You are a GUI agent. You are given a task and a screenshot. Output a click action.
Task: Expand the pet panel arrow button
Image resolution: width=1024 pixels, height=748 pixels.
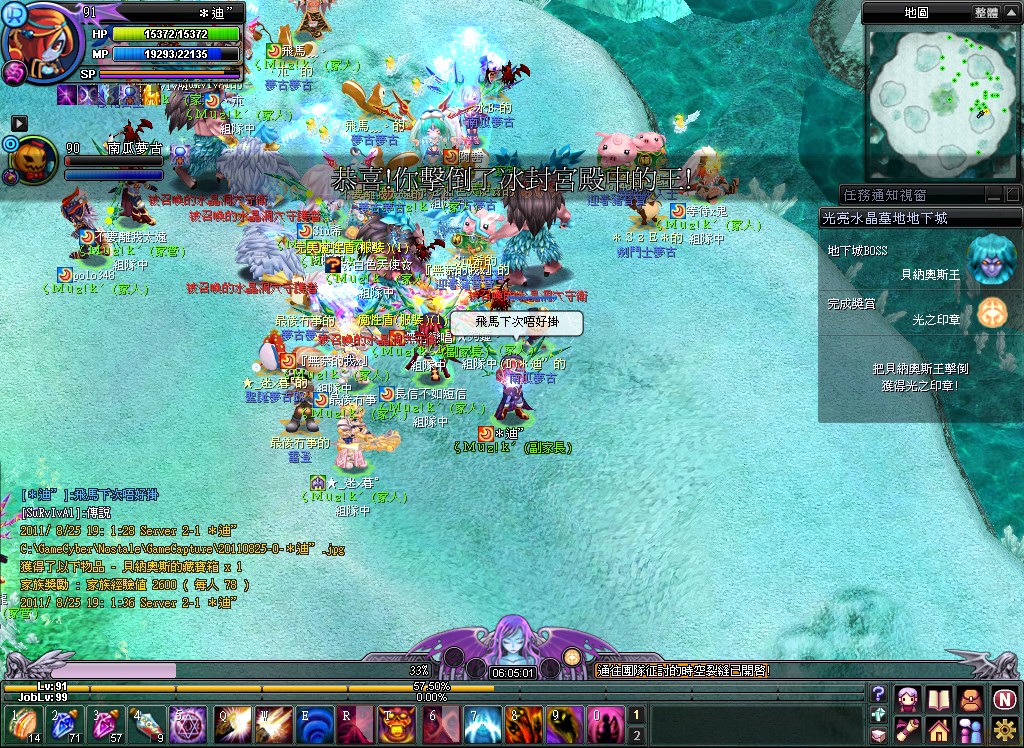(x=19, y=122)
